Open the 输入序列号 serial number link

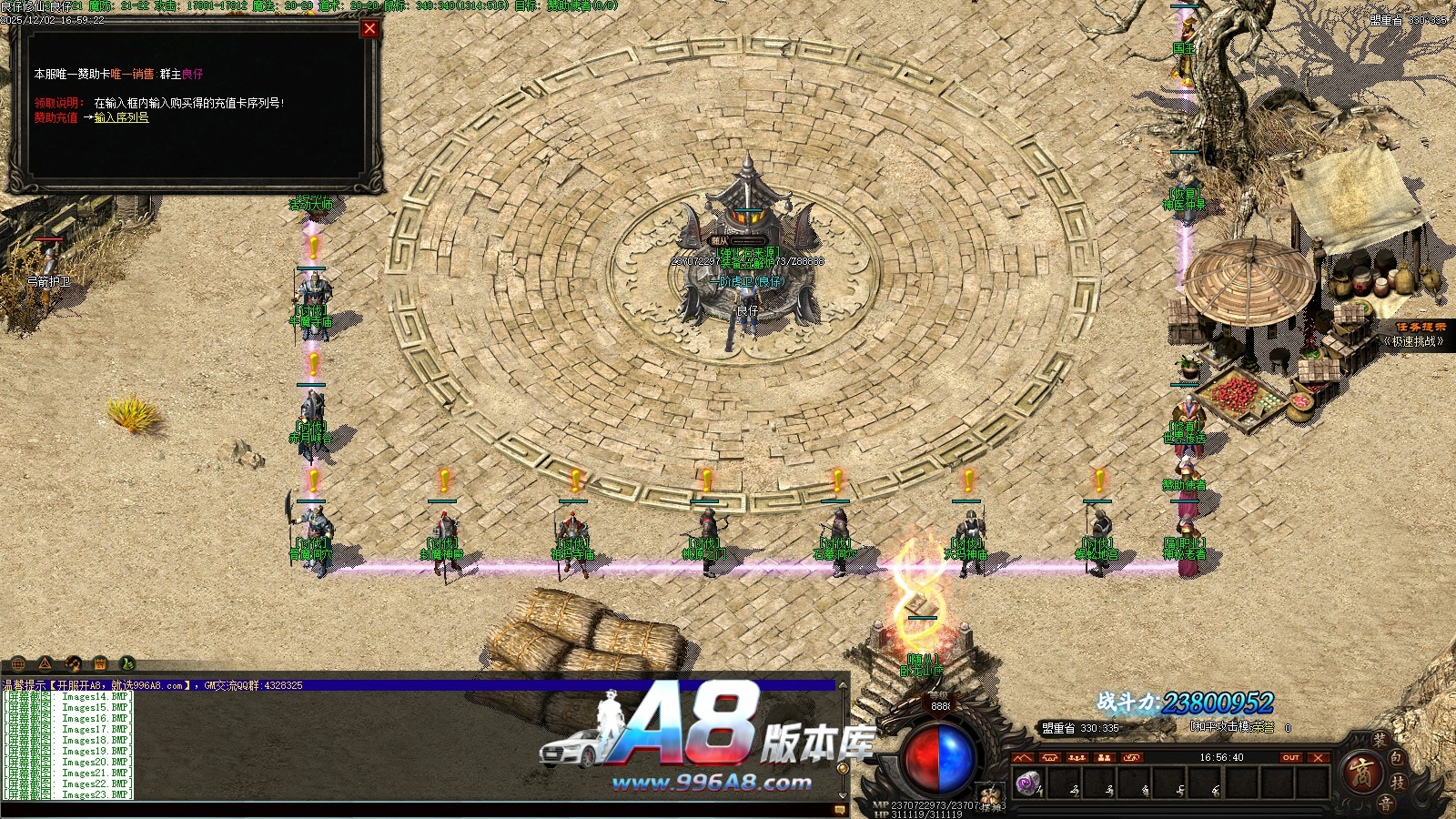(x=121, y=117)
